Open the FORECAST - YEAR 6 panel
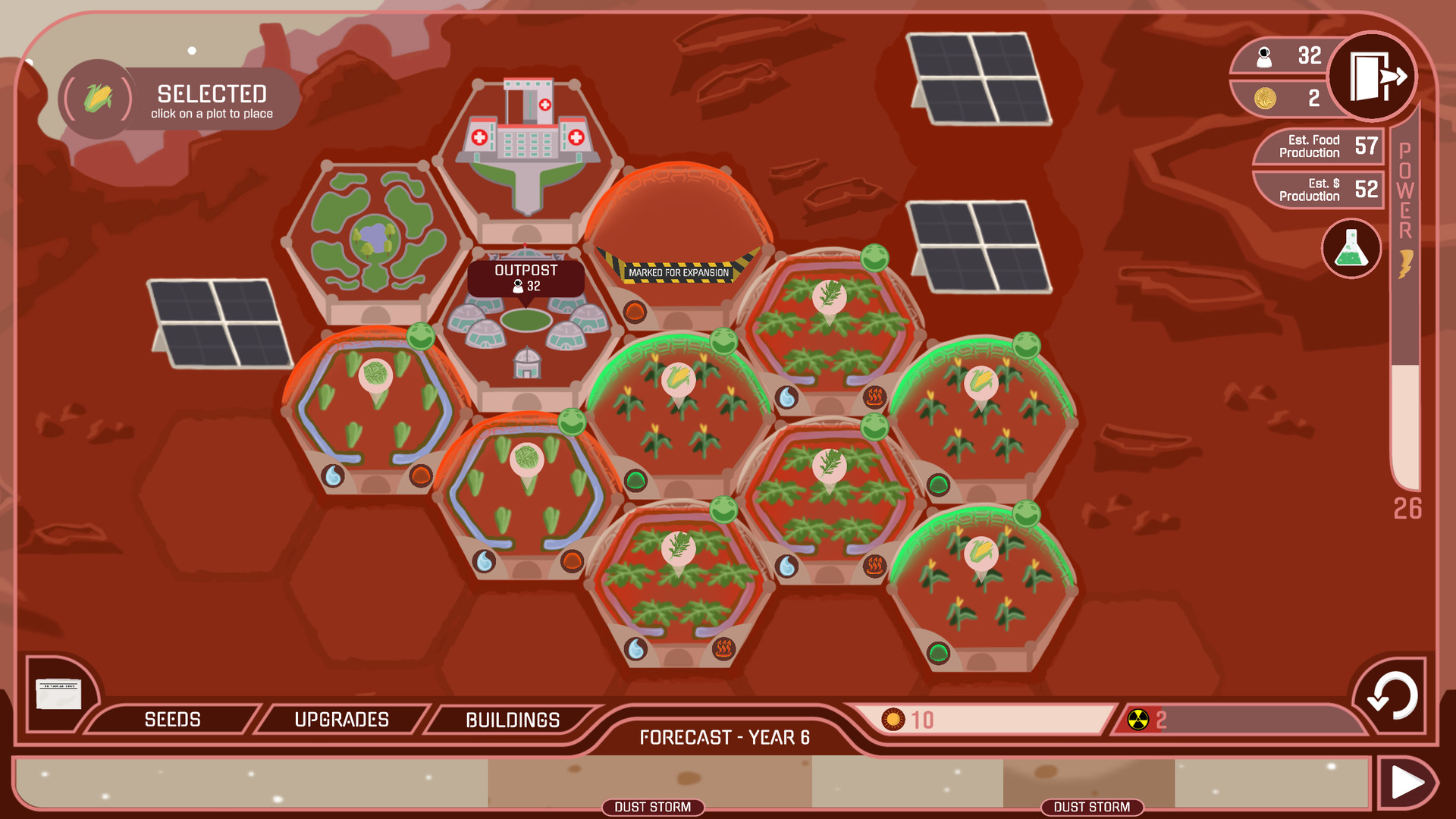This screenshot has width=1456, height=819. pyautogui.click(x=724, y=736)
